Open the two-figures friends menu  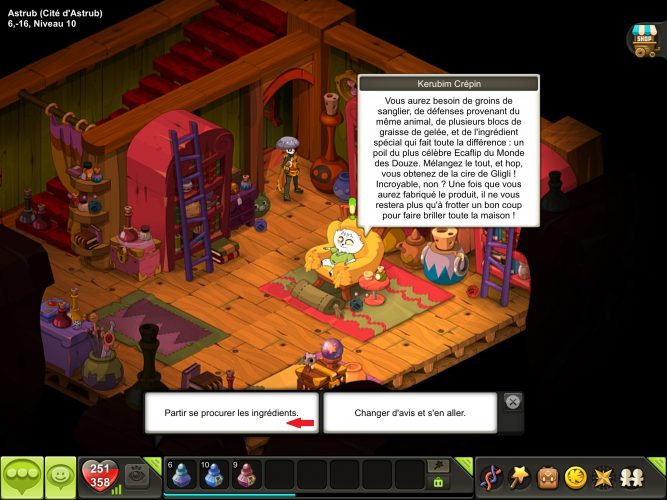point(633,477)
